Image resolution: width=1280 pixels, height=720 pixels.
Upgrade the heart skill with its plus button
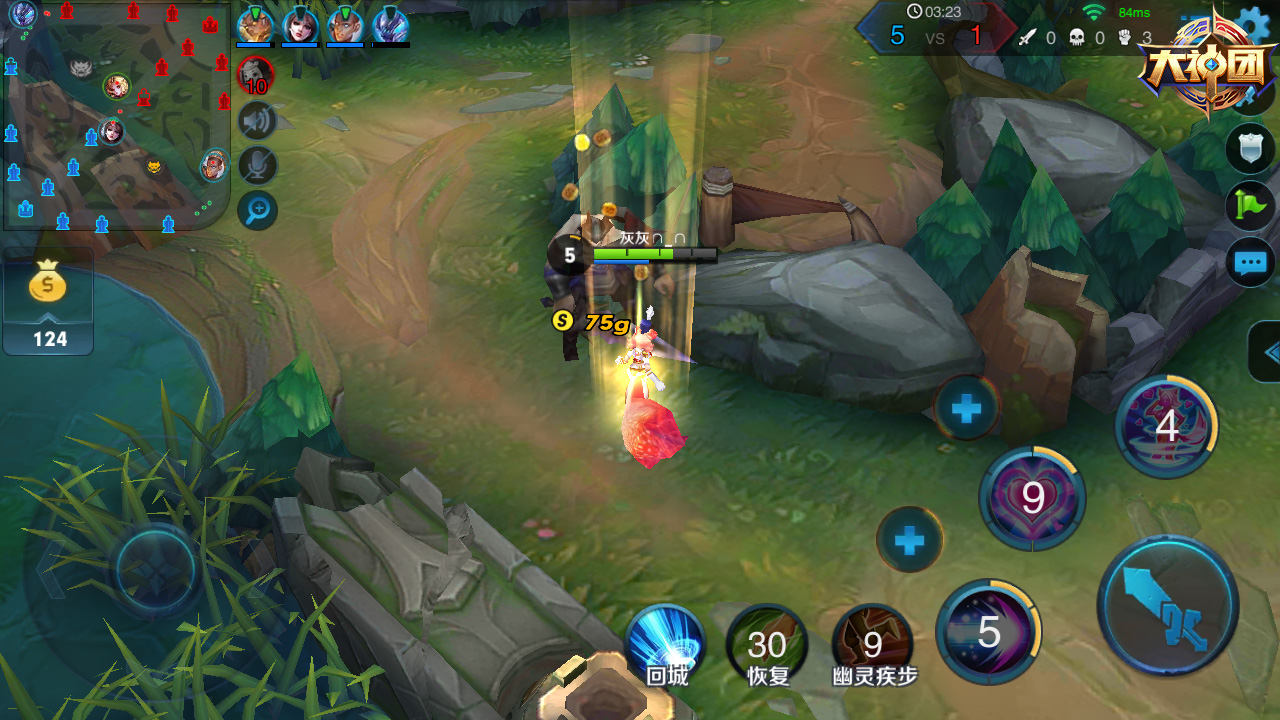pos(967,408)
